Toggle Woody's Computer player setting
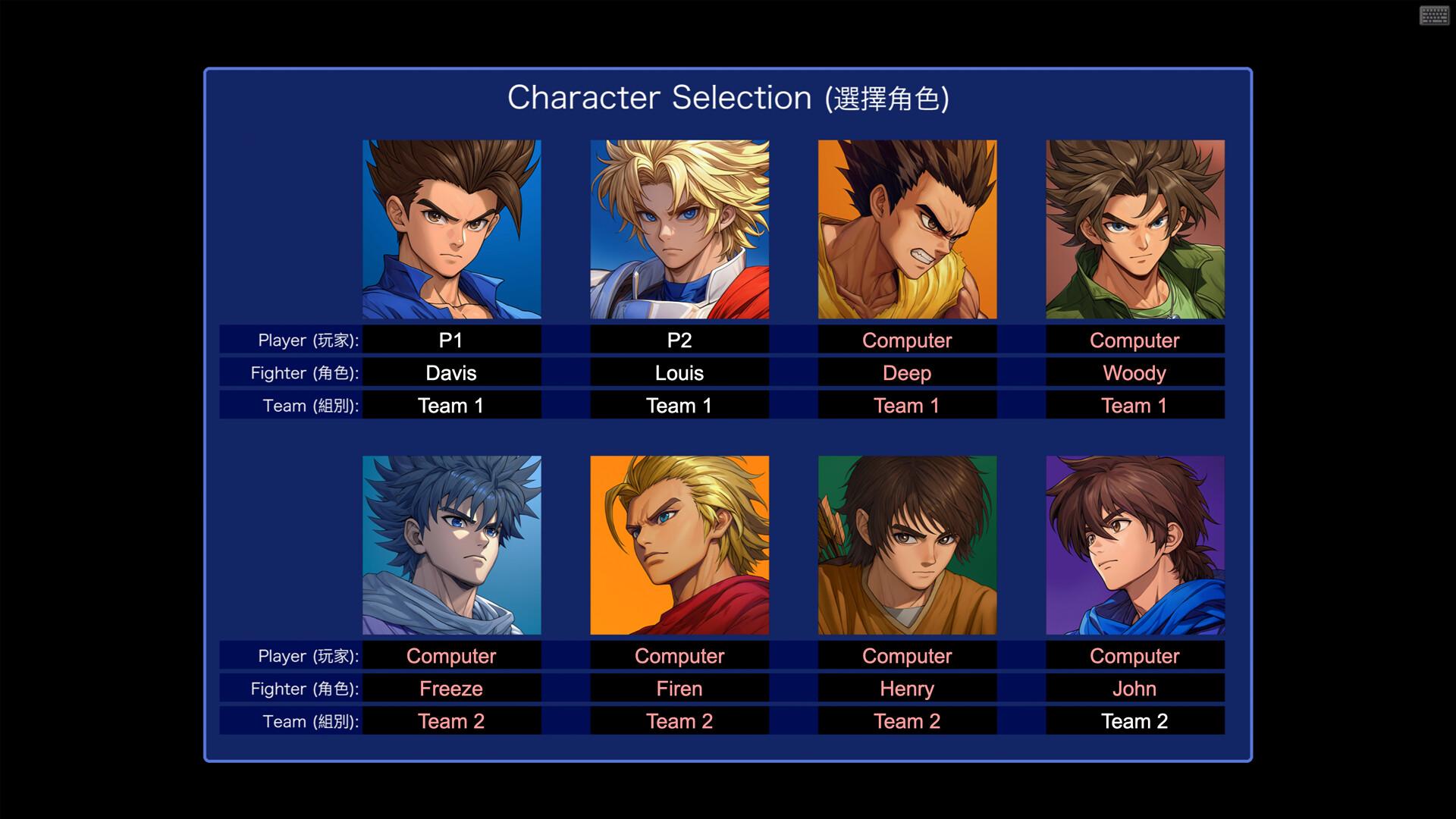Screen dimensions: 1456x819 [1134, 340]
